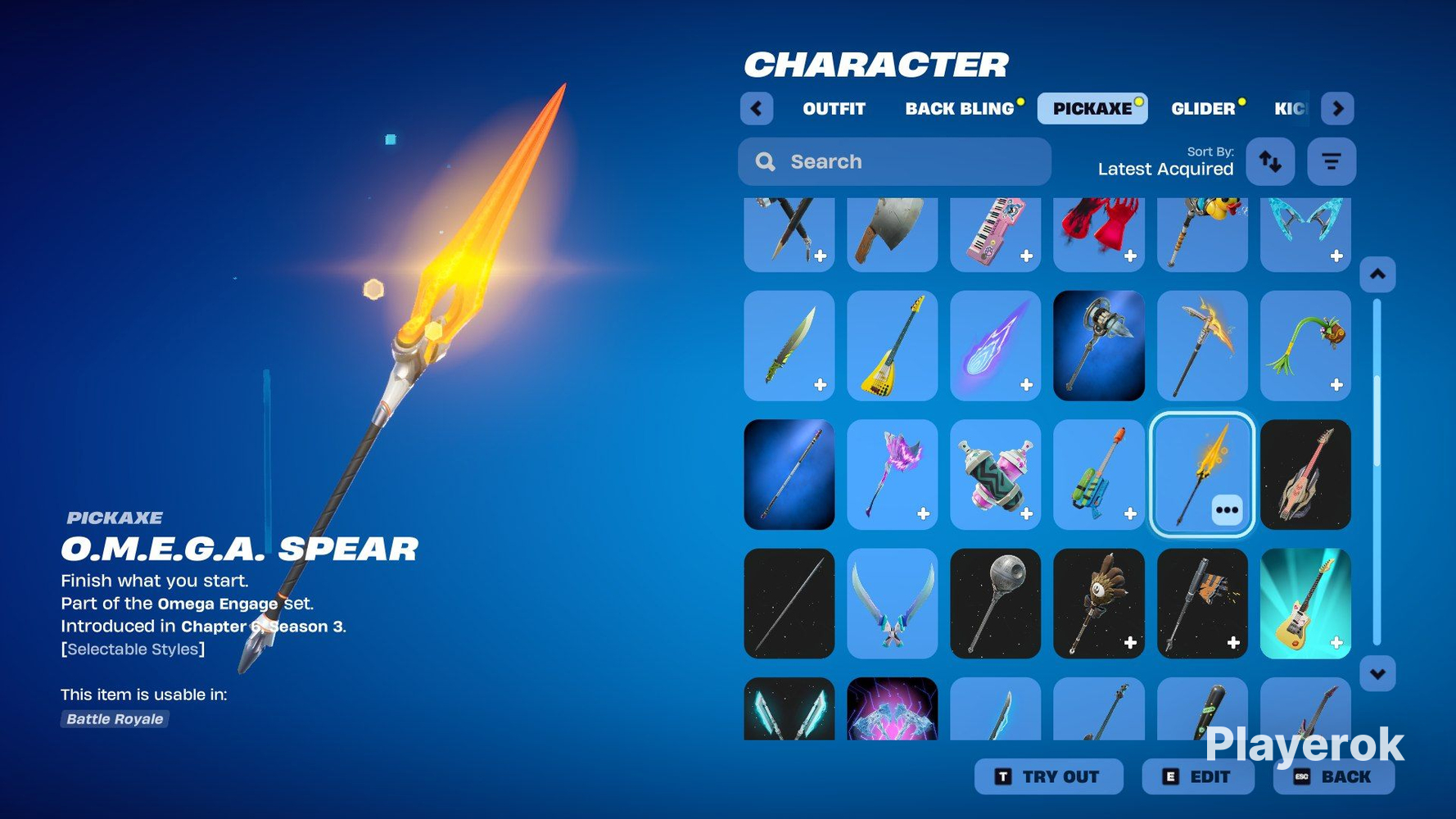Pick the spray paint cans pickaxe
Screen dimensions: 1456x819
click(x=995, y=475)
